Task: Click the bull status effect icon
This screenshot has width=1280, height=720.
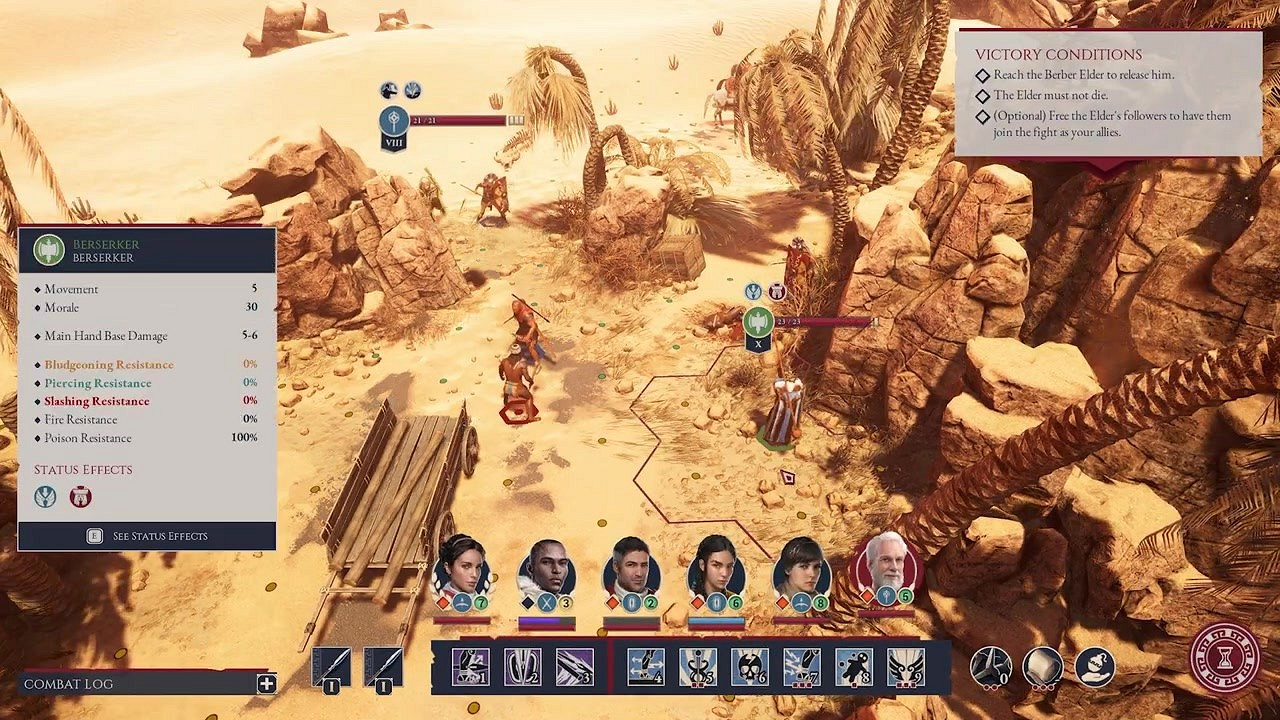Action: [80, 496]
